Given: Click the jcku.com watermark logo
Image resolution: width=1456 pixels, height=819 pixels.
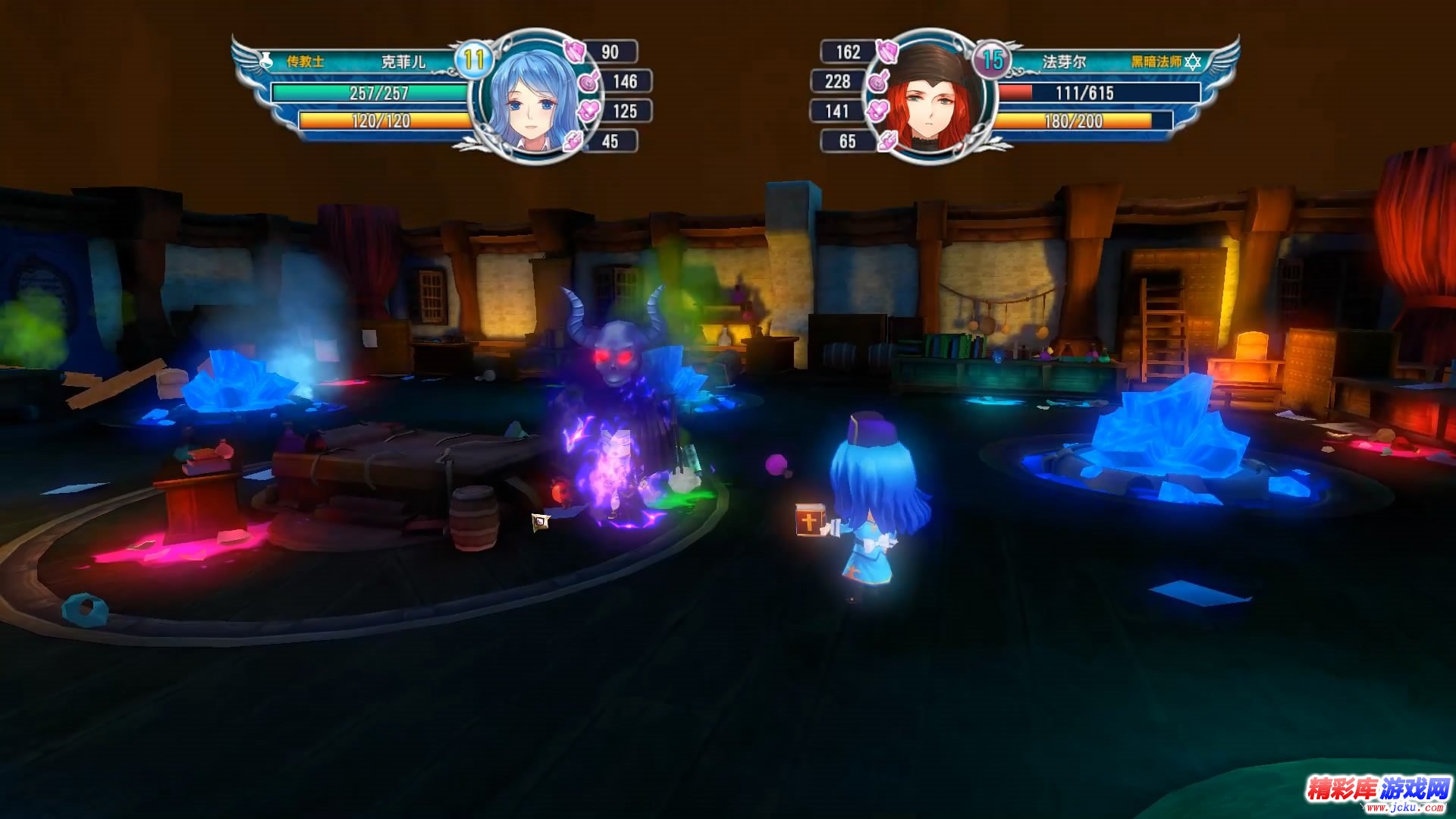Looking at the screenshot, I should [1376, 792].
